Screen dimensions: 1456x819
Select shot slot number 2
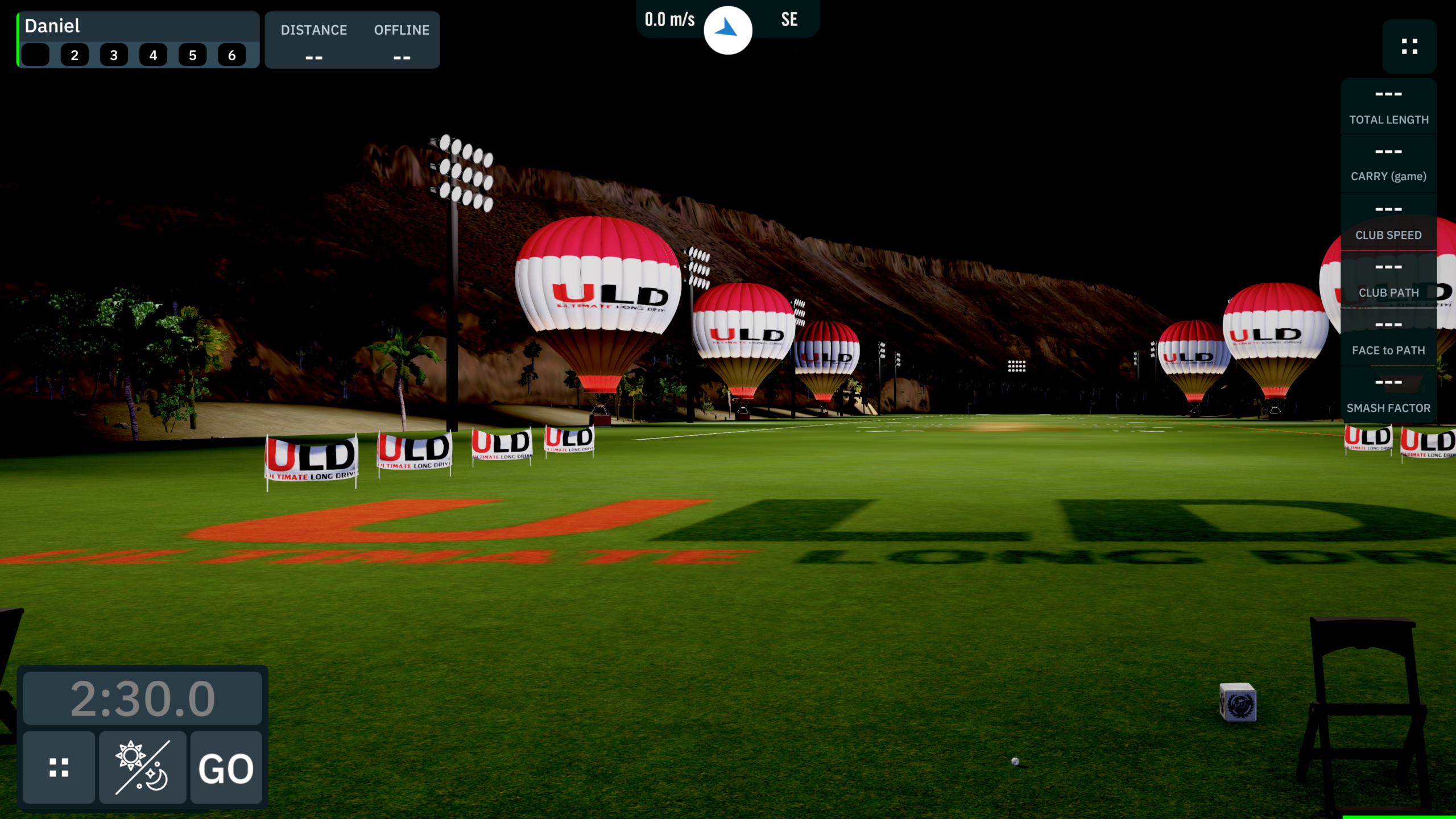pyautogui.click(x=75, y=55)
